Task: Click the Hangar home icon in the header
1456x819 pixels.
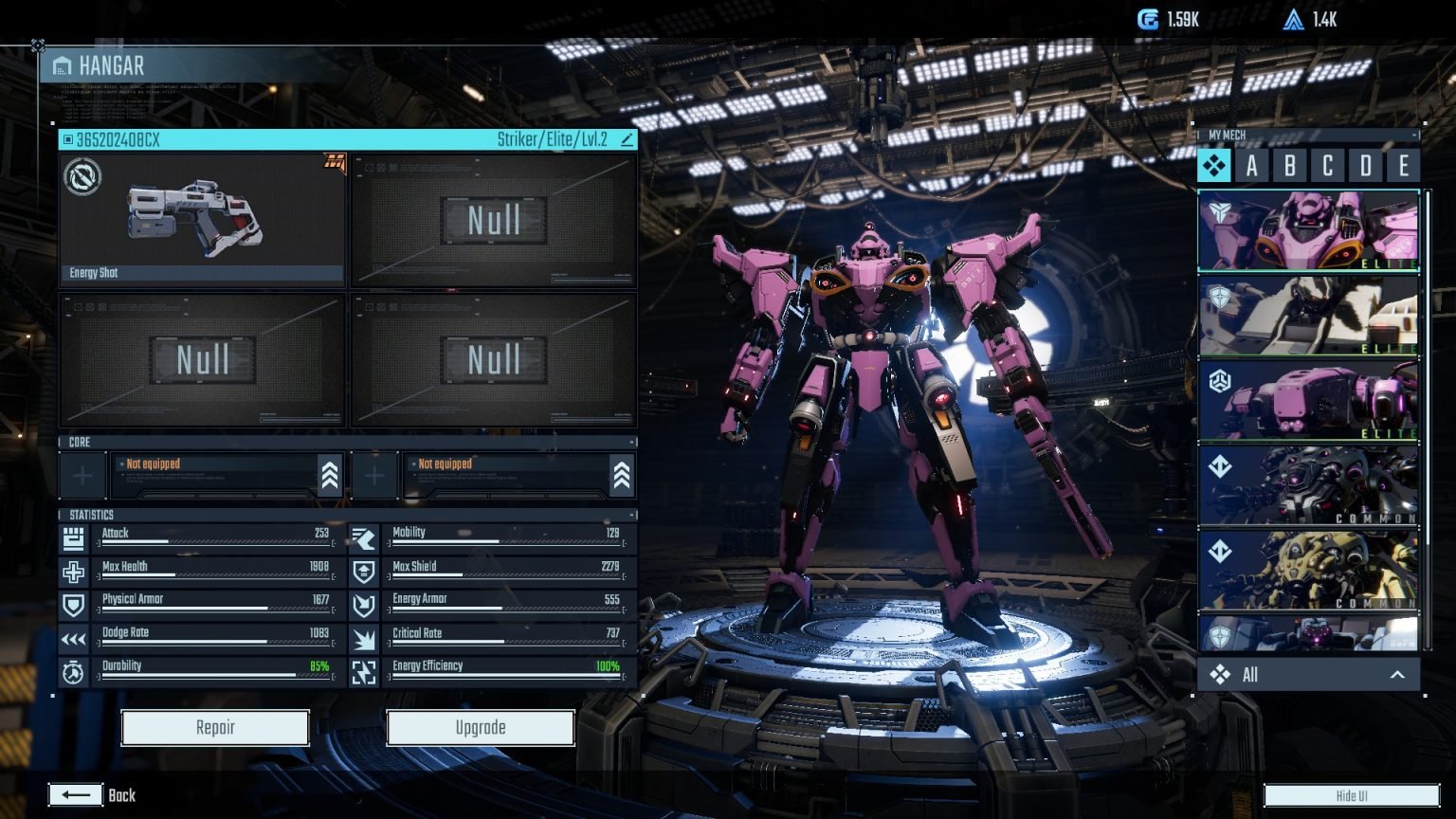Action: point(63,66)
